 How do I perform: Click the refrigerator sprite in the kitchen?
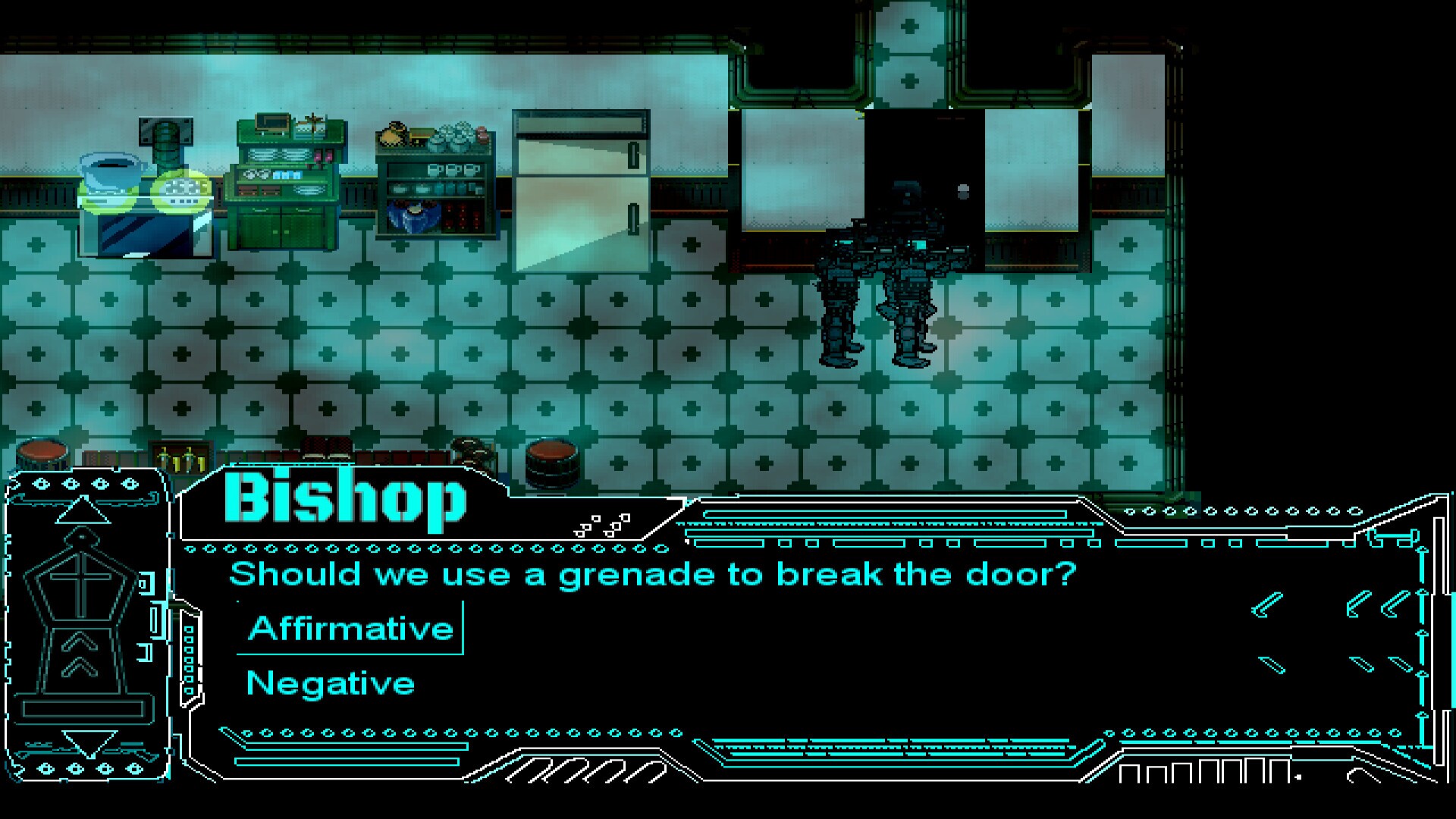click(x=579, y=190)
